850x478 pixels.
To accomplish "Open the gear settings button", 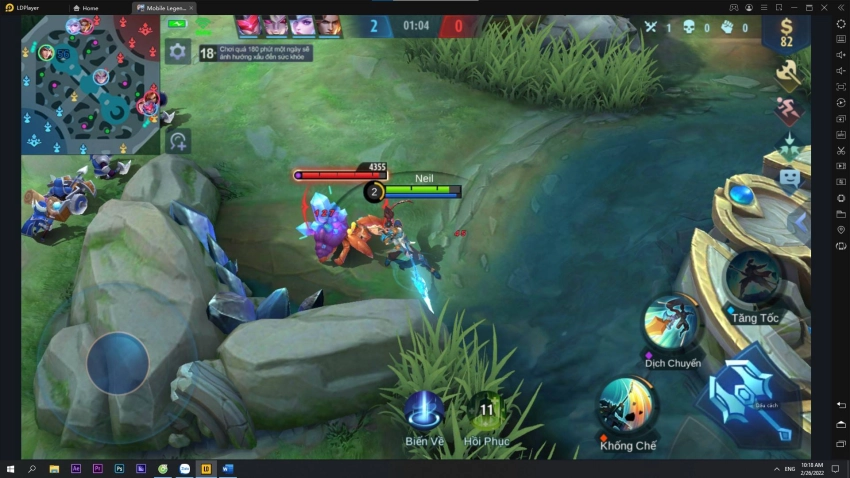I will tap(178, 52).
